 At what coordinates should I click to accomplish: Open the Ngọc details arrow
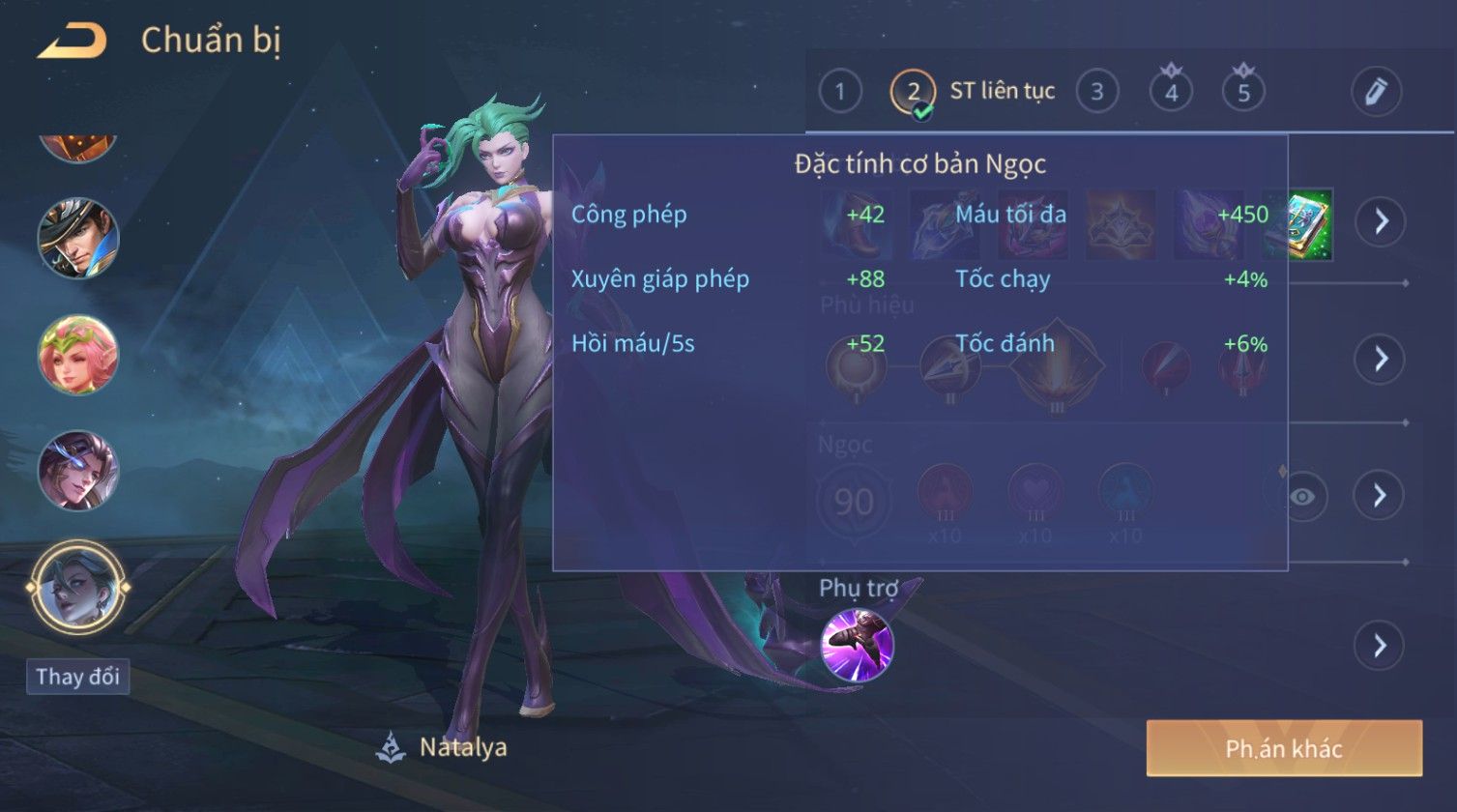1380,496
